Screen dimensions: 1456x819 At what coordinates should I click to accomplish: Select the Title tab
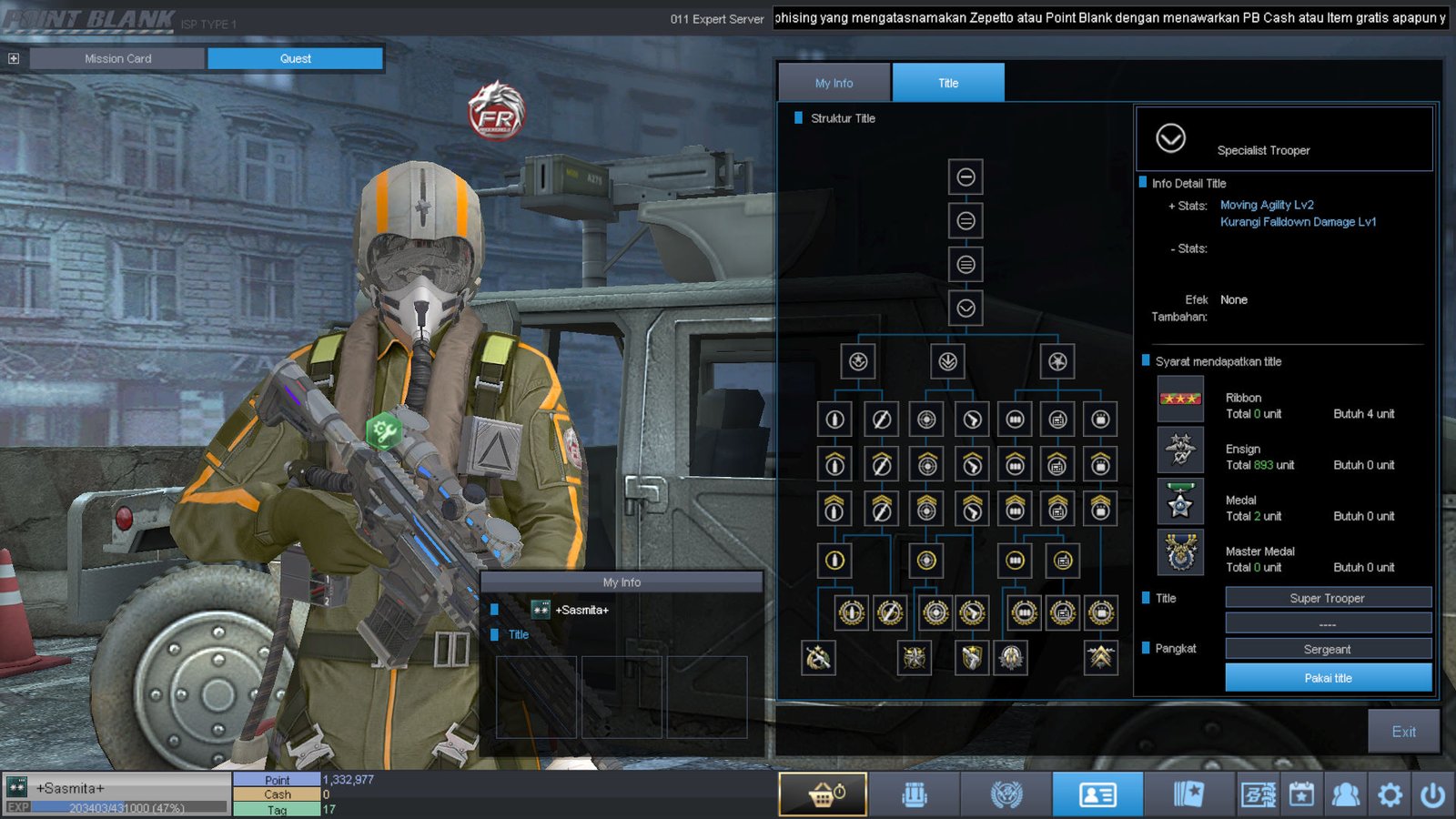948,83
